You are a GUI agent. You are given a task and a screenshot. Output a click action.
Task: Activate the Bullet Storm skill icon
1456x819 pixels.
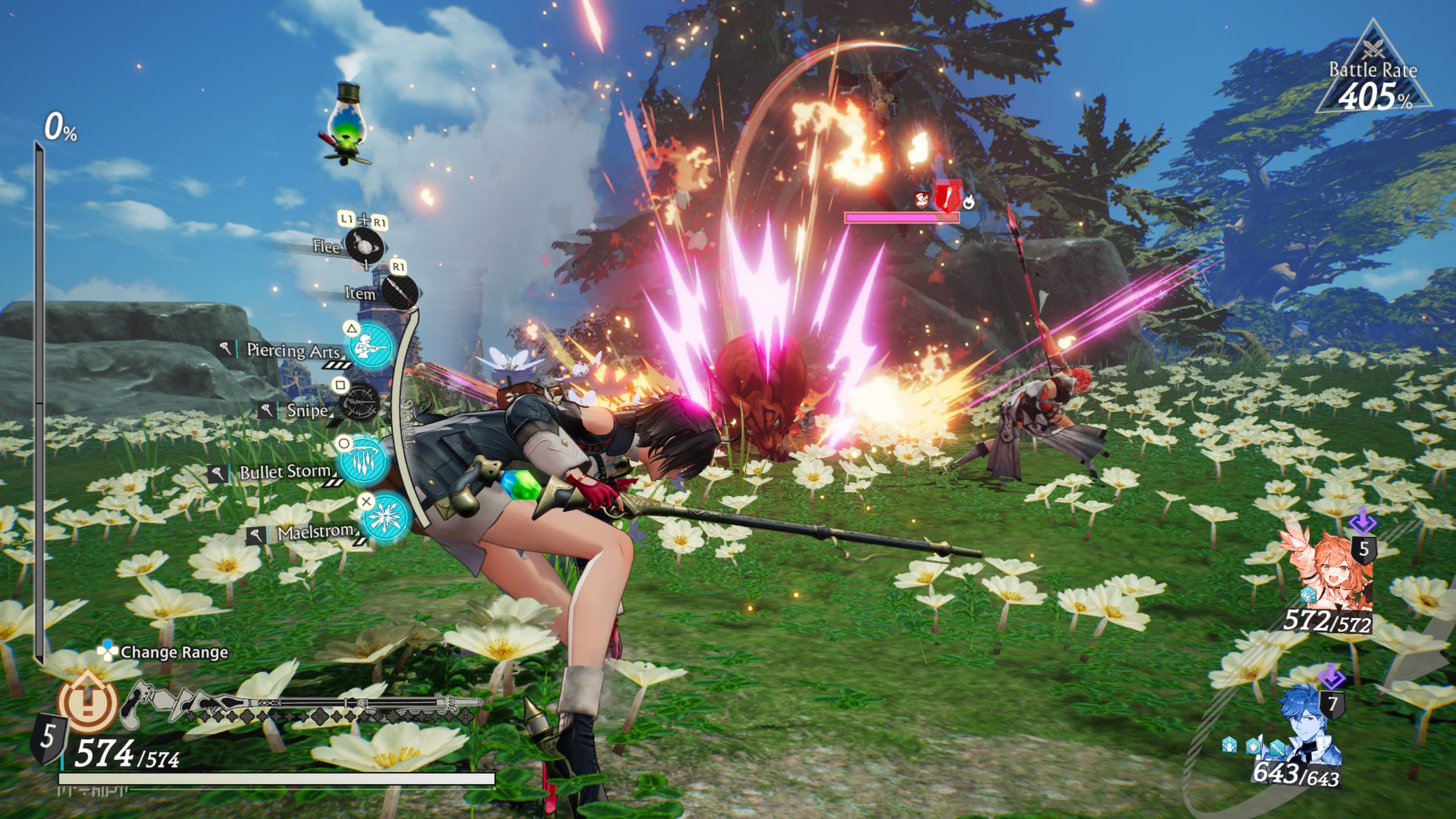coord(364,458)
